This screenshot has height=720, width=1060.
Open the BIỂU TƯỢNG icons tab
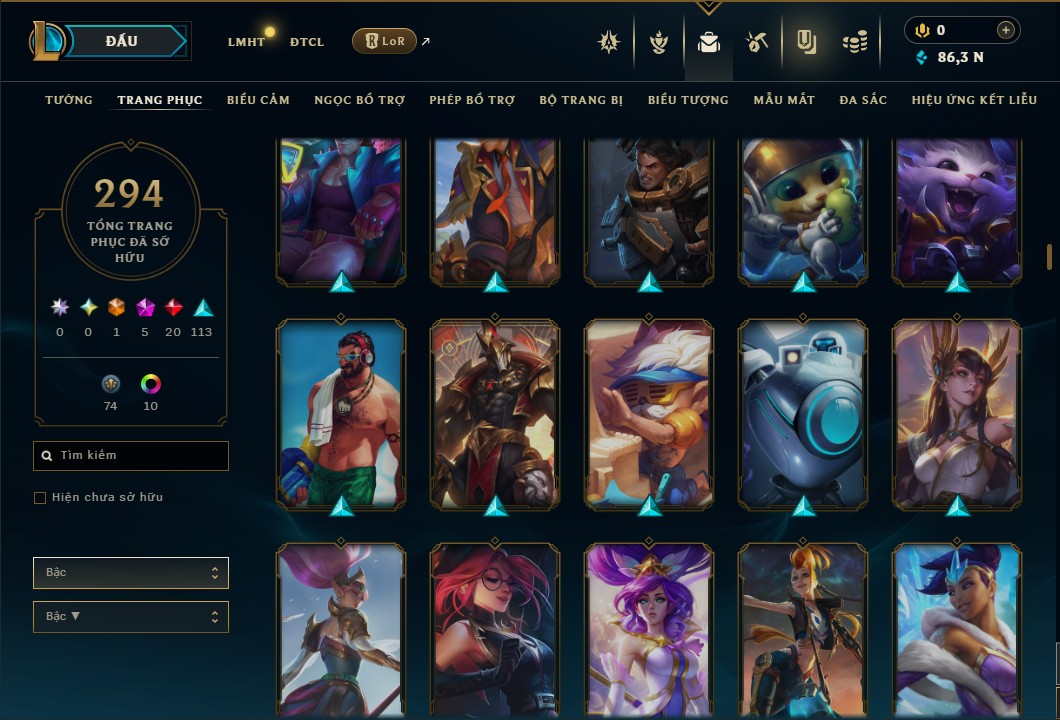pyautogui.click(x=688, y=100)
